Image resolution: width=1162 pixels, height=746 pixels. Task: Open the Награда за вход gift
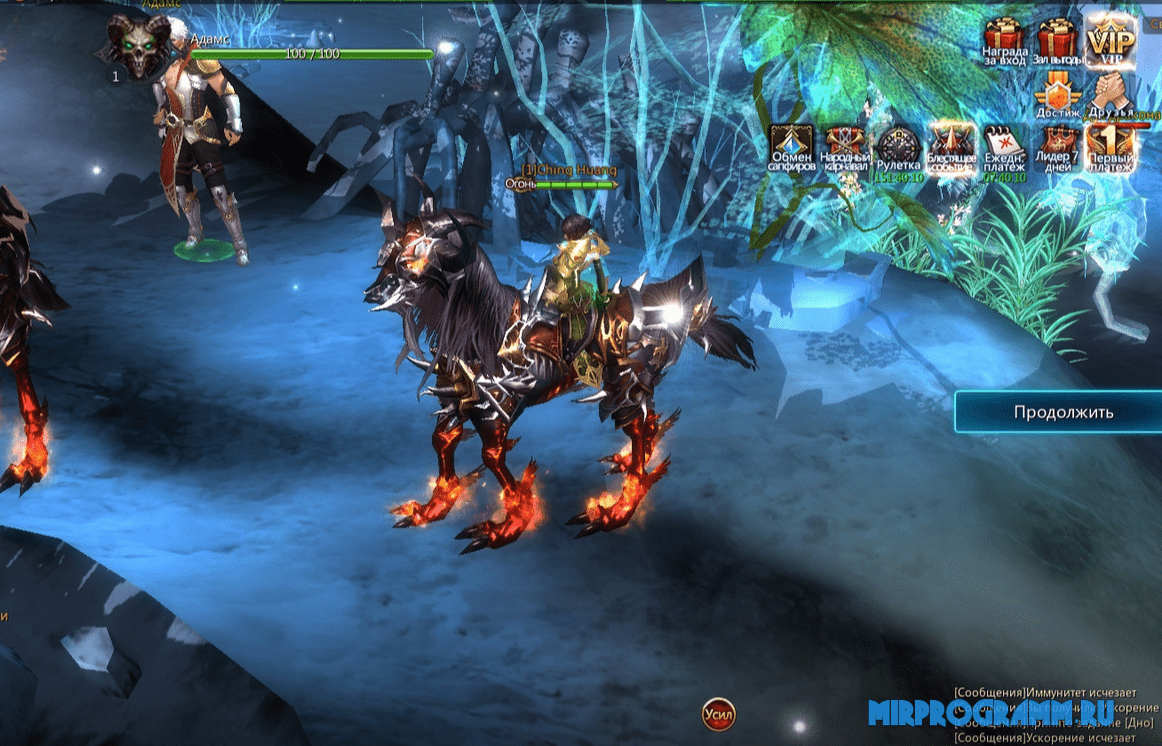coord(1004,41)
